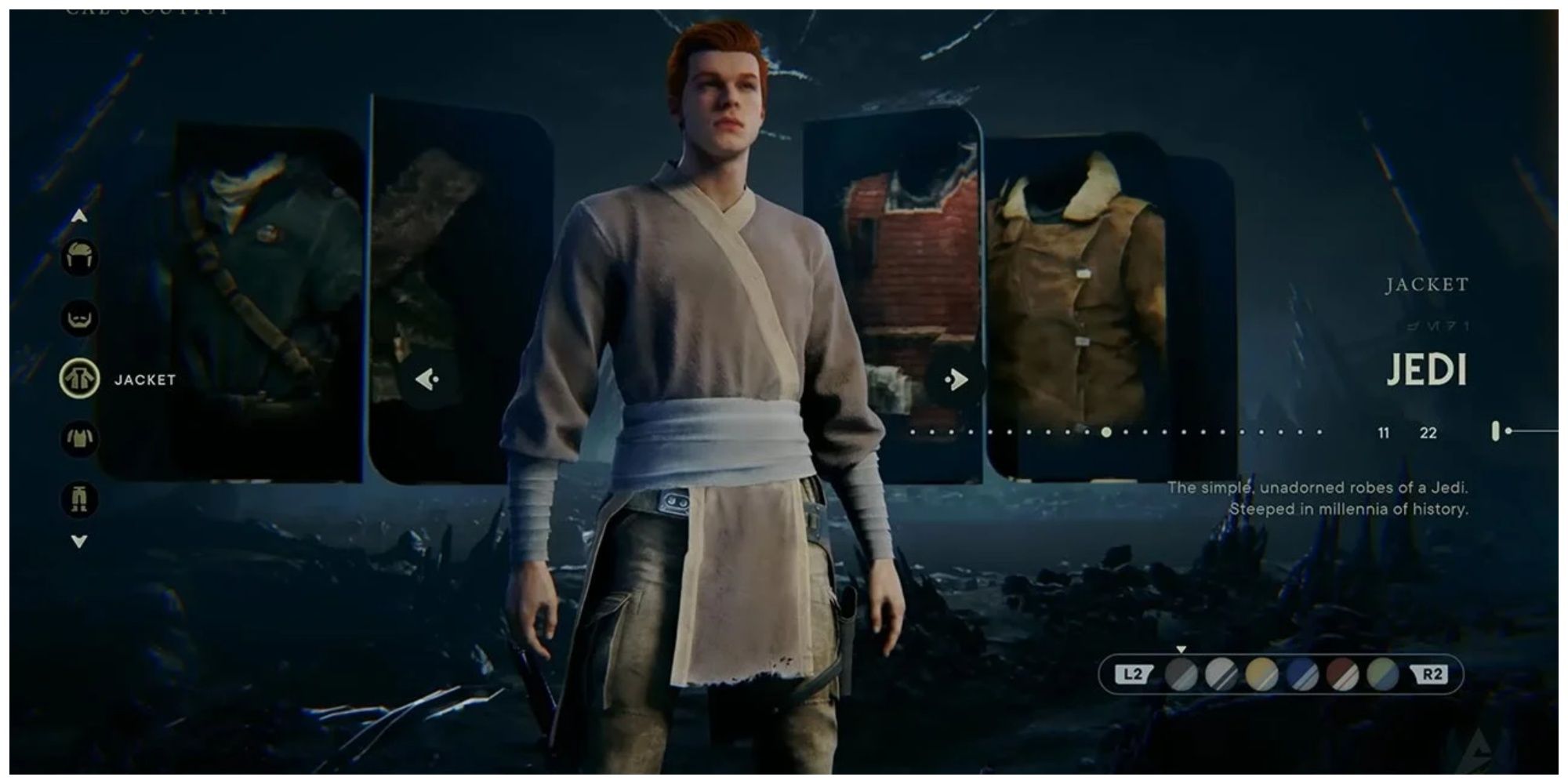Activate the highlighted dot on page indicator
This screenshot has width=1568, height=784.
pos(1106,431)
